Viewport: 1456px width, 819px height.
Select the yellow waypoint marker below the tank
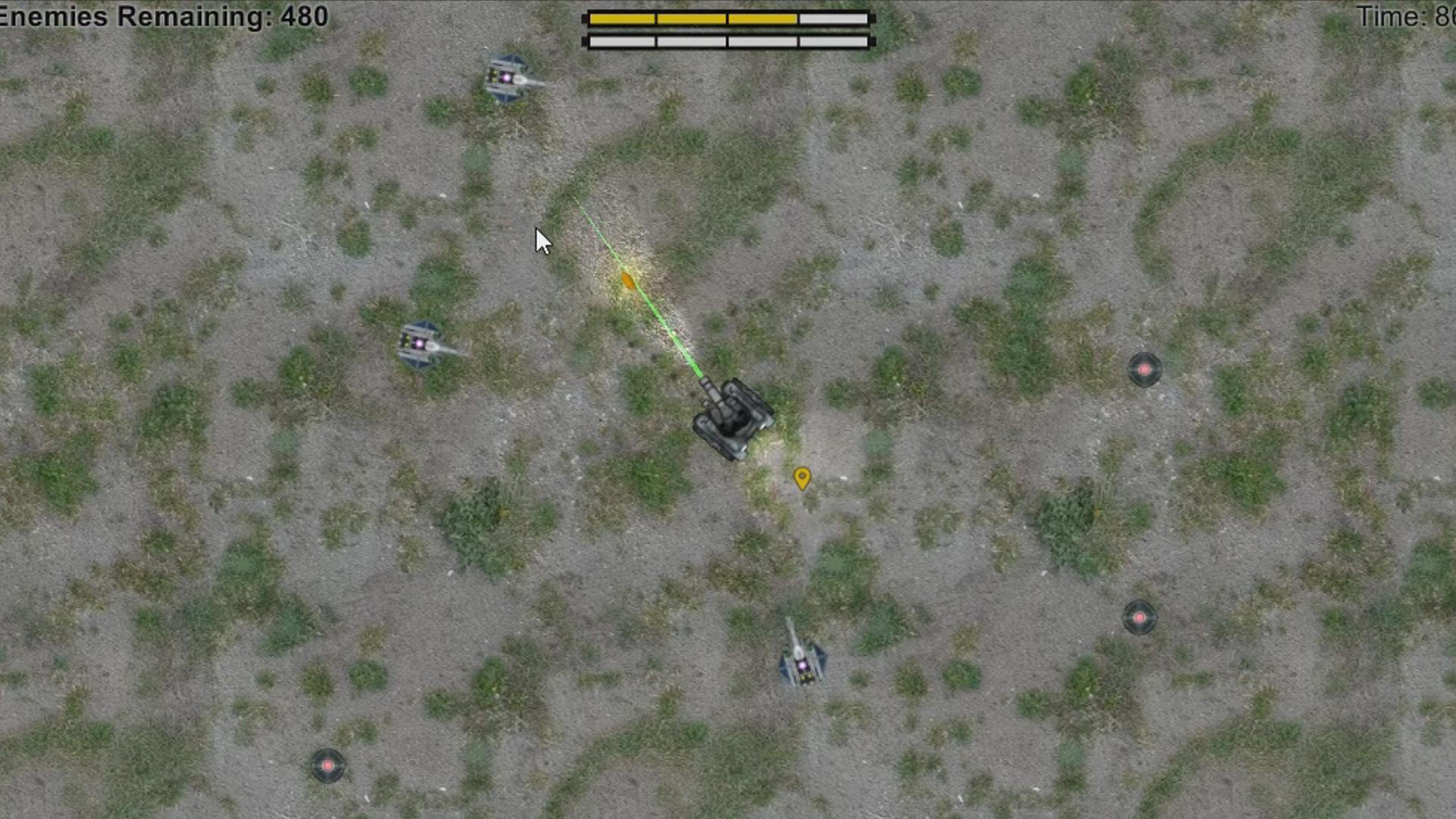click(802, 478)
